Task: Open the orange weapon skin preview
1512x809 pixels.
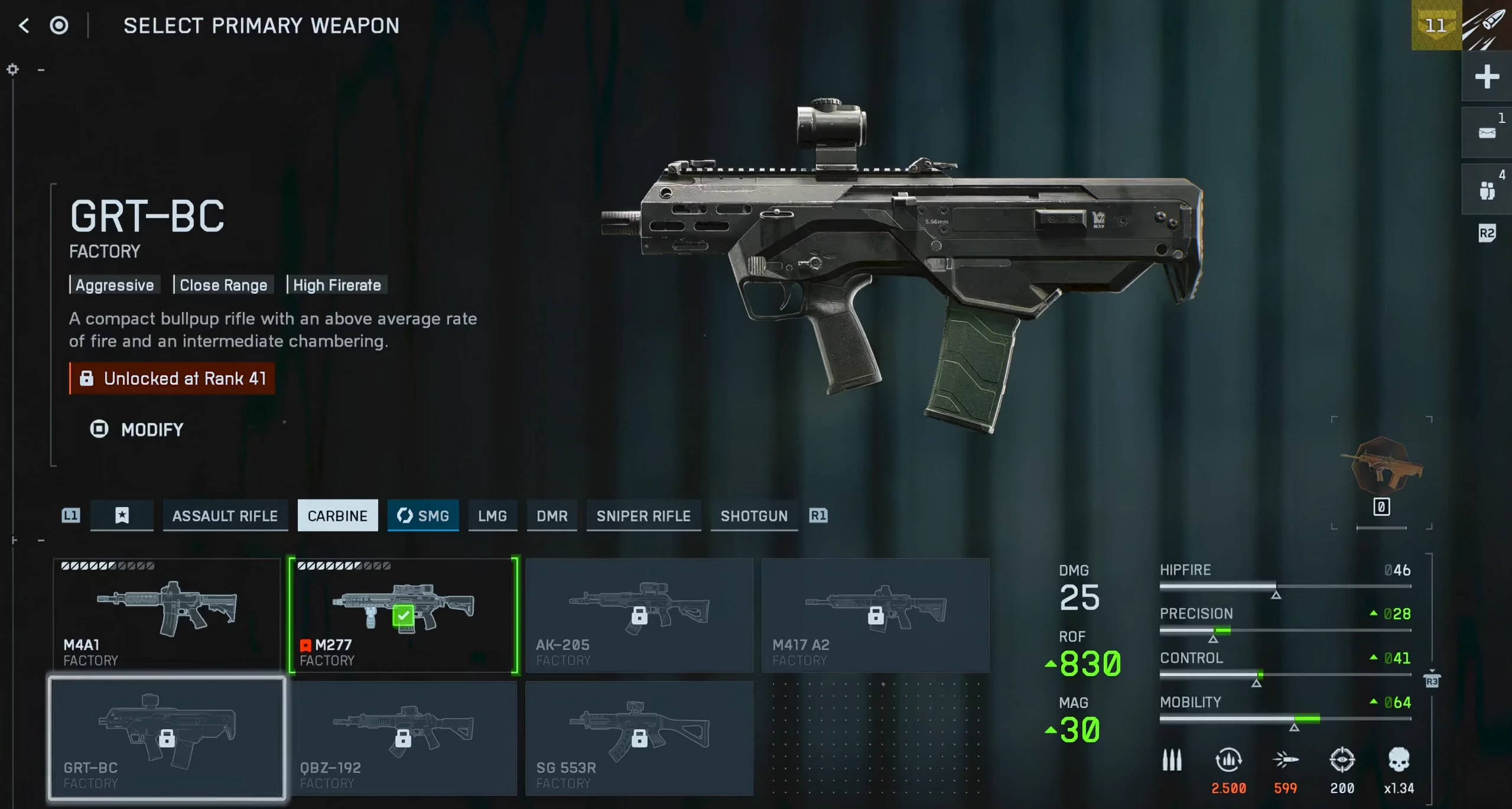Action: click(x=1381, y=467)
